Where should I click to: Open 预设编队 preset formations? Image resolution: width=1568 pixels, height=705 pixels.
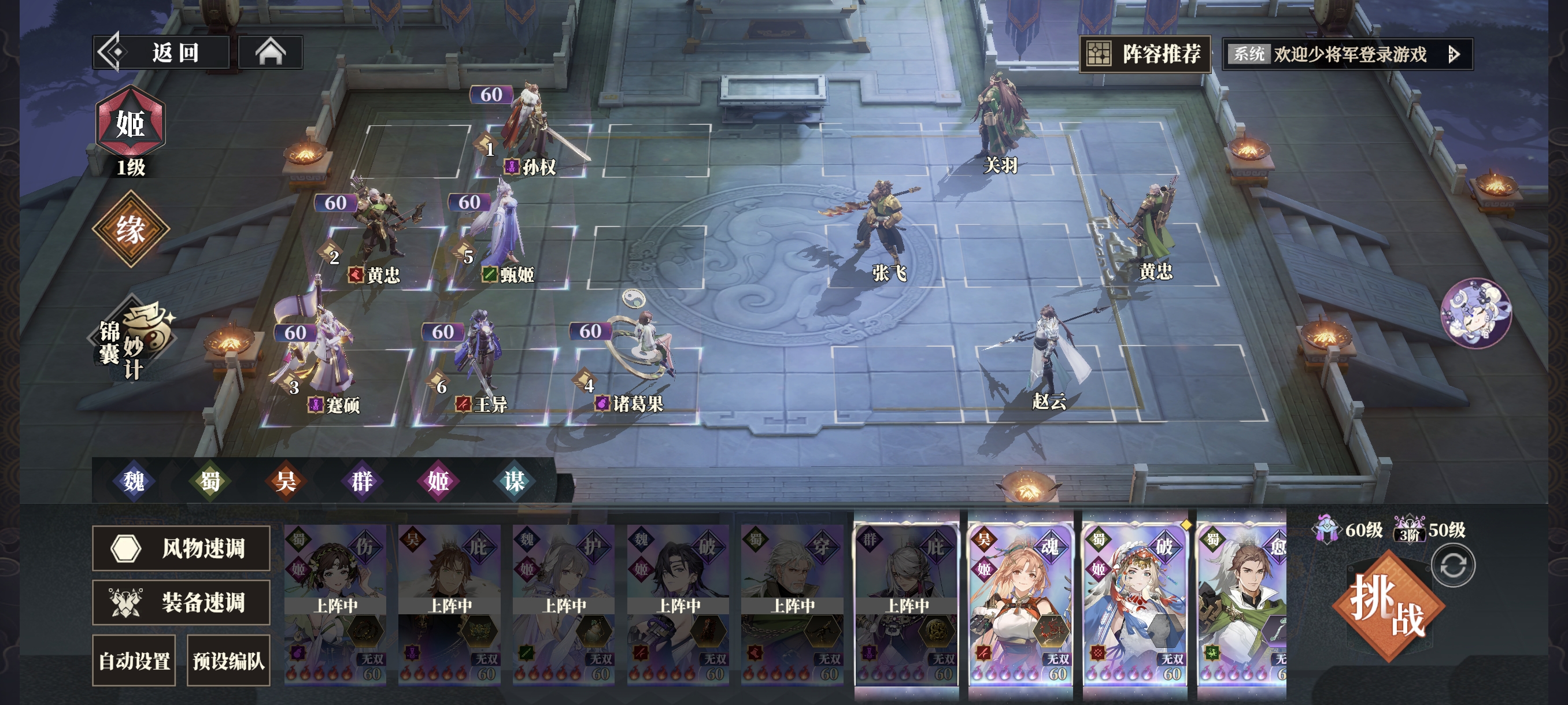point(228,661)
